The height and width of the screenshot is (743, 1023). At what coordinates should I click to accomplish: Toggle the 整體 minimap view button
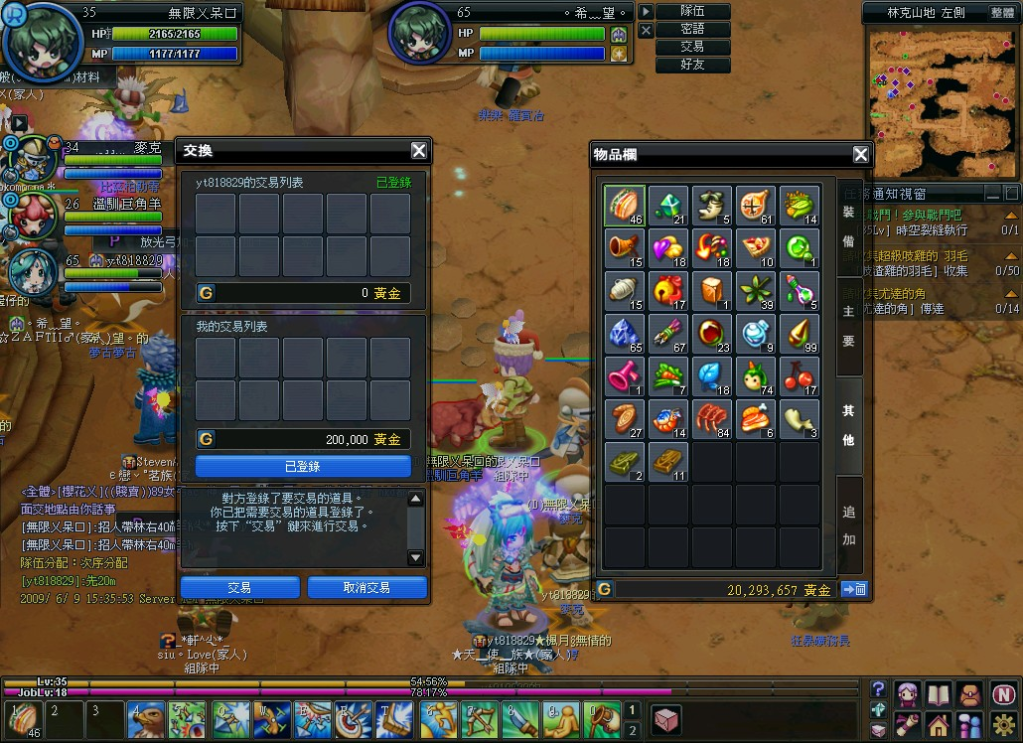(x=1002, y=12)
